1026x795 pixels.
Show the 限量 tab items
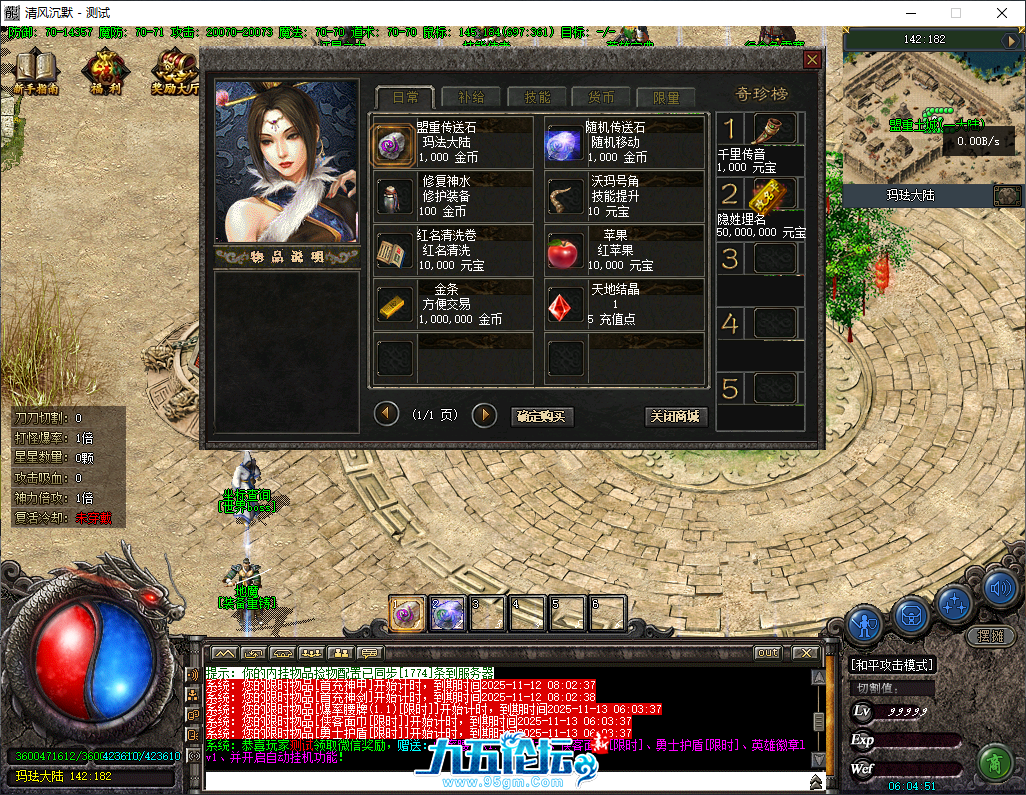665,97
